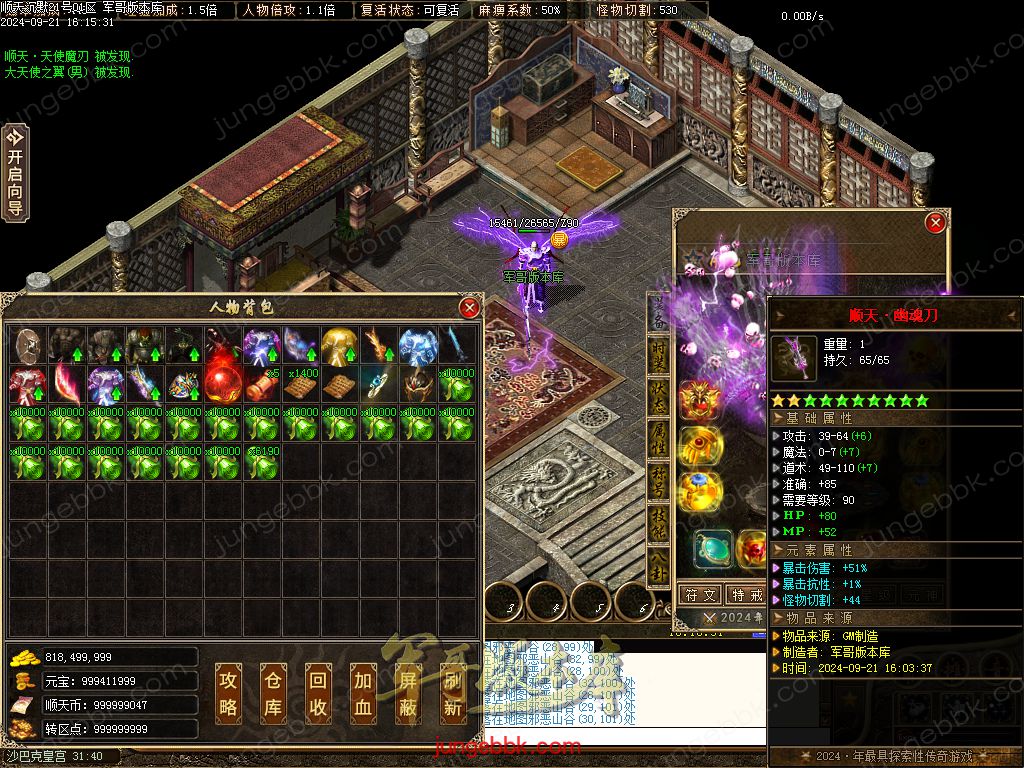Viewport: 1024px width, 768px height.
Task: Select the round shield in first bag slot
Action: [26, 345]
